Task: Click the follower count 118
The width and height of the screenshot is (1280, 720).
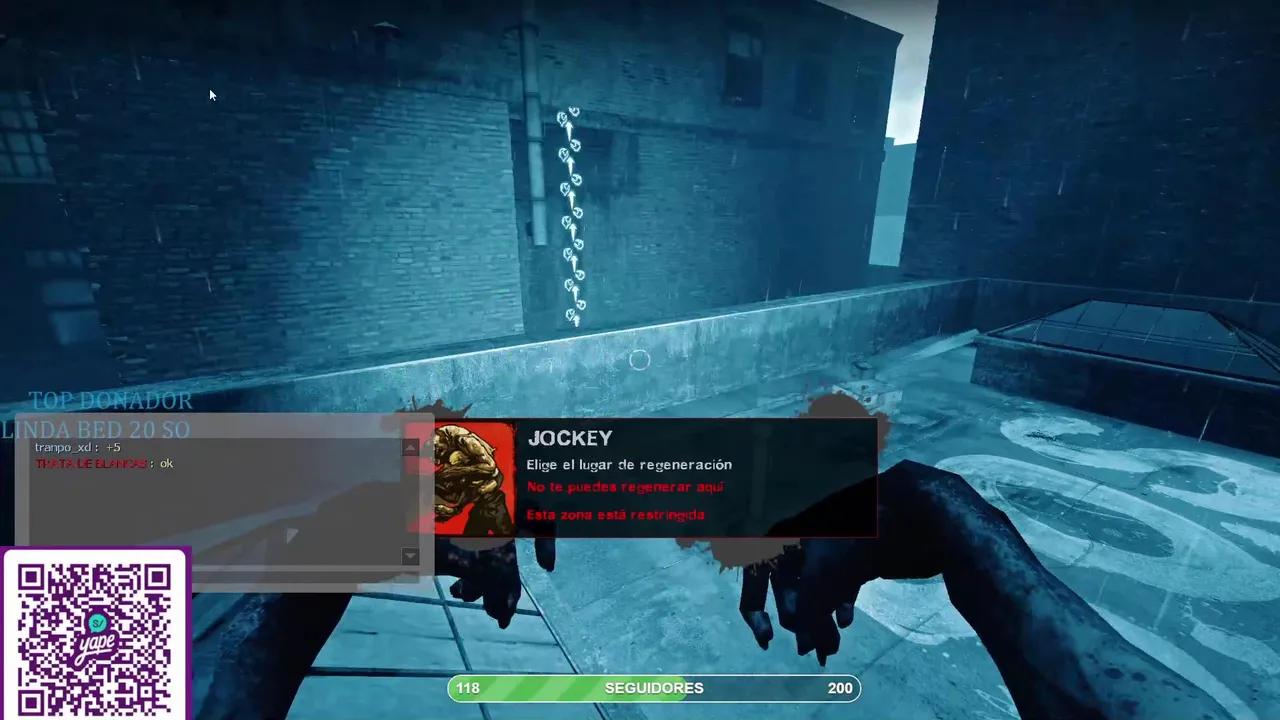Action: (x=467, y=688)
